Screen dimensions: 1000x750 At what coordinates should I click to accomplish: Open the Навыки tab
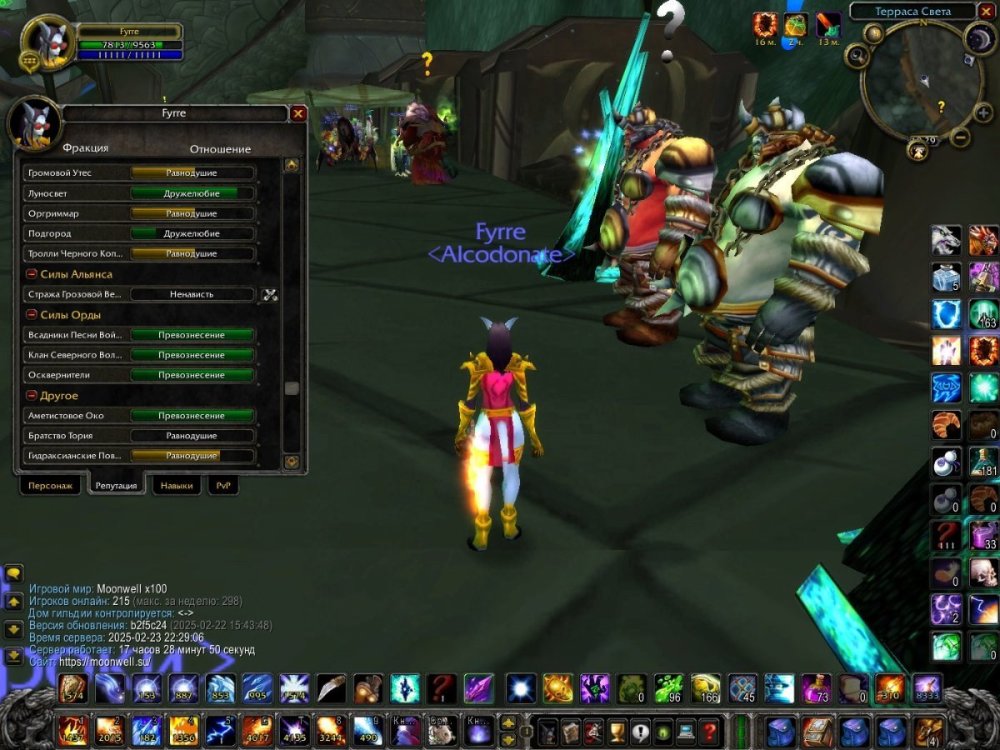(176, 485)
